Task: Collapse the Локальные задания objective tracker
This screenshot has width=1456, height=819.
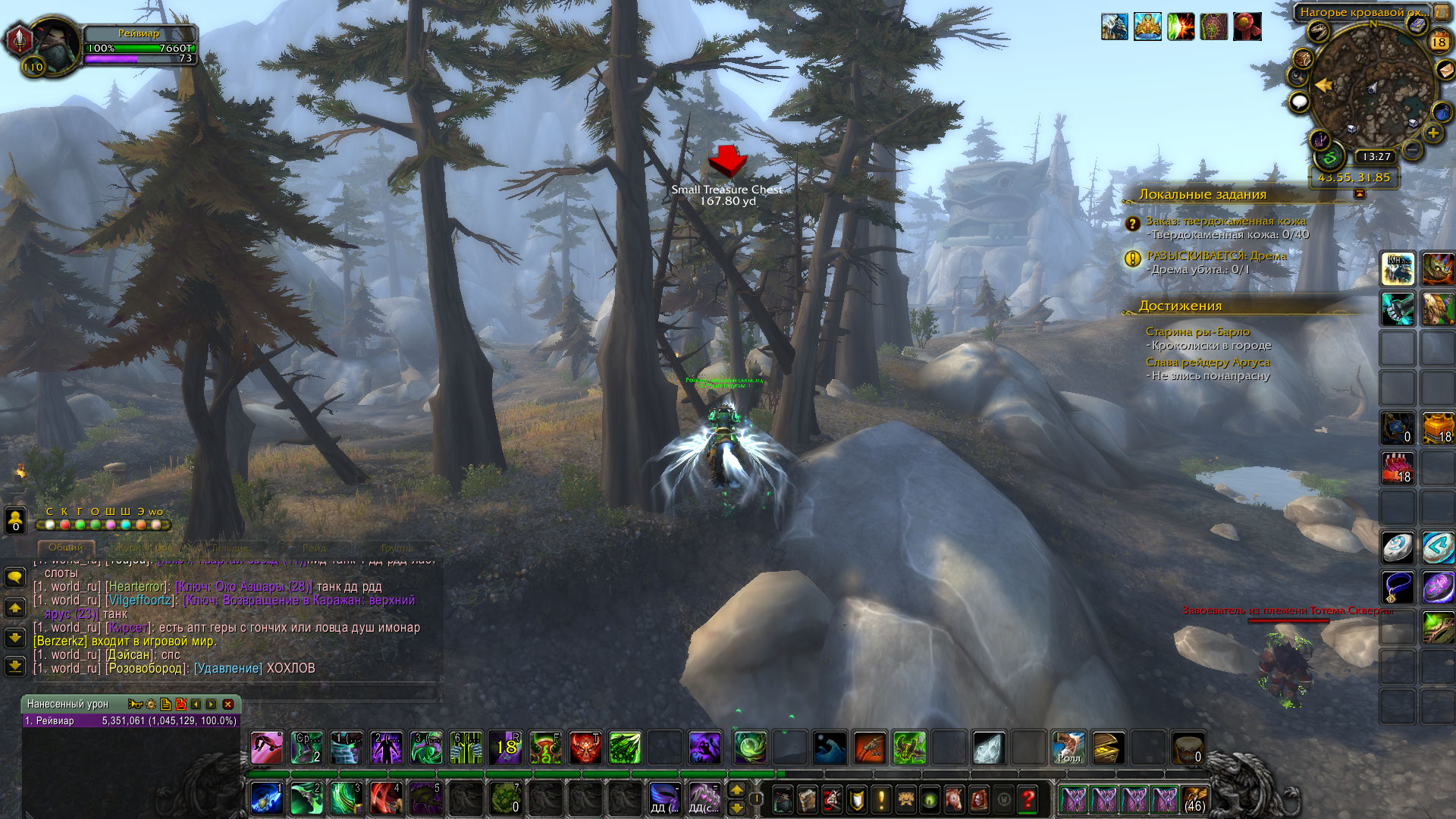Action: click(1359, 194)
